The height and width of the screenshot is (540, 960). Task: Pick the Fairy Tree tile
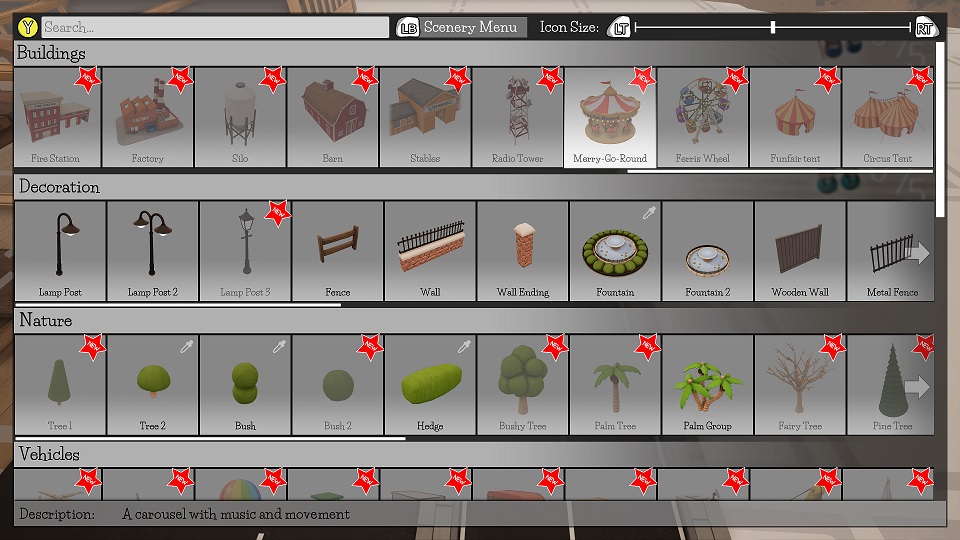click(800, 385)
